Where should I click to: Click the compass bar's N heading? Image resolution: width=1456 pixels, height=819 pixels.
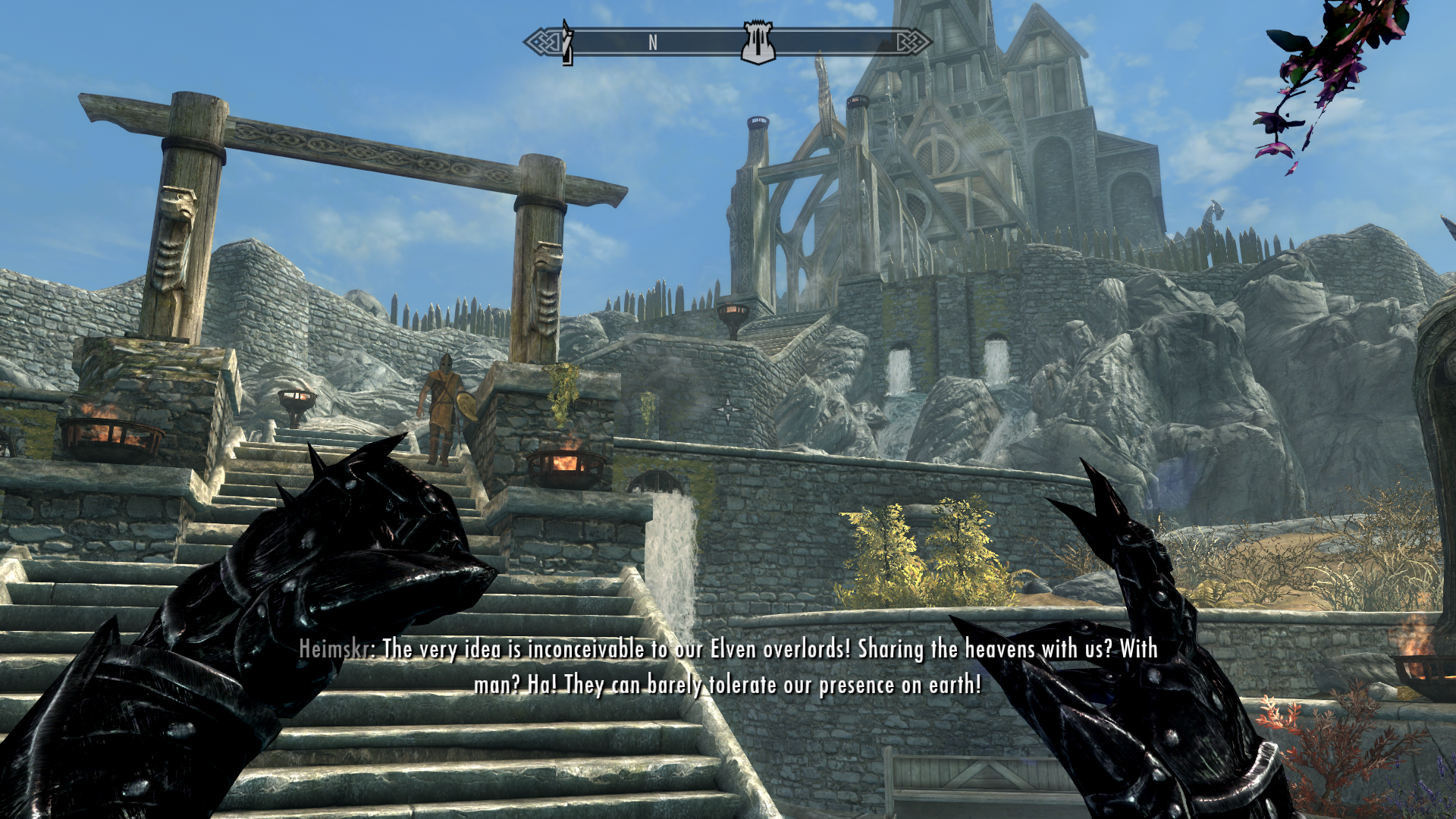coord(653,43)
